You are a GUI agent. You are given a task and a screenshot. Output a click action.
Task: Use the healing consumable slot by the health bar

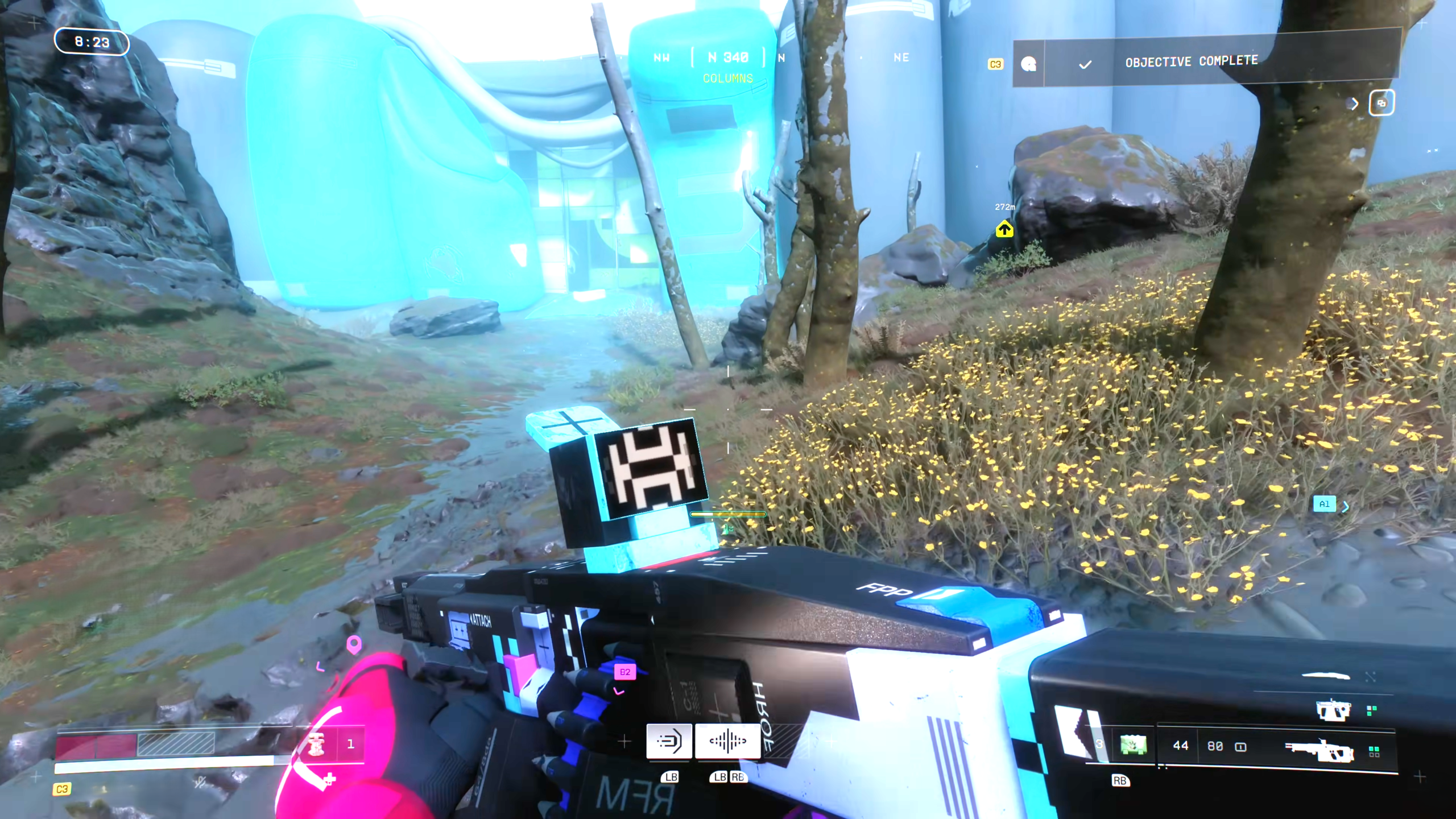tap(316, 744)
